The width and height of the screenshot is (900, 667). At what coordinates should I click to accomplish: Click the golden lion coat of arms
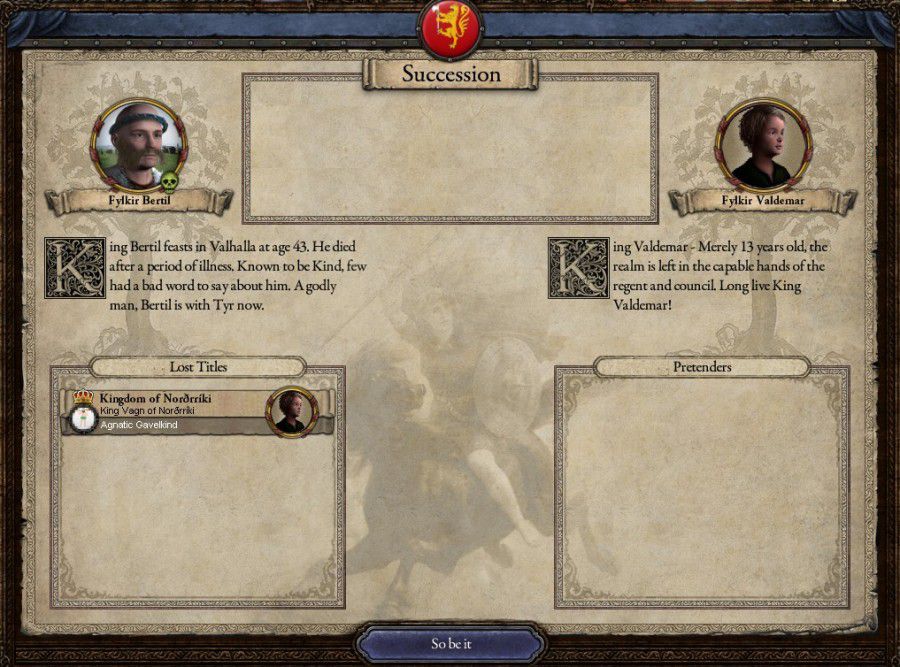(x=450, y=28)
